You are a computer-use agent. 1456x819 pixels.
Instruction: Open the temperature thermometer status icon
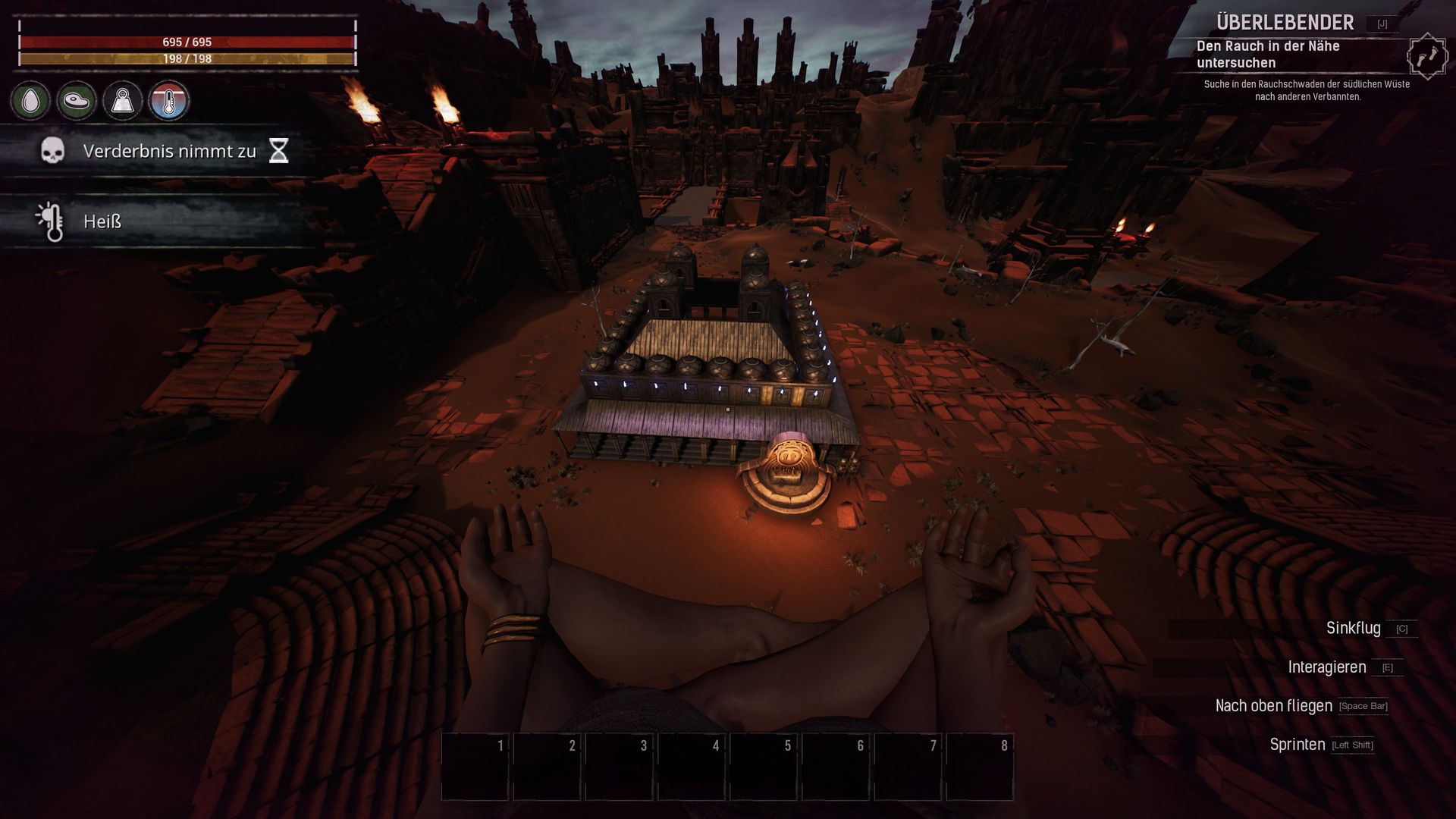pos(168,101)
